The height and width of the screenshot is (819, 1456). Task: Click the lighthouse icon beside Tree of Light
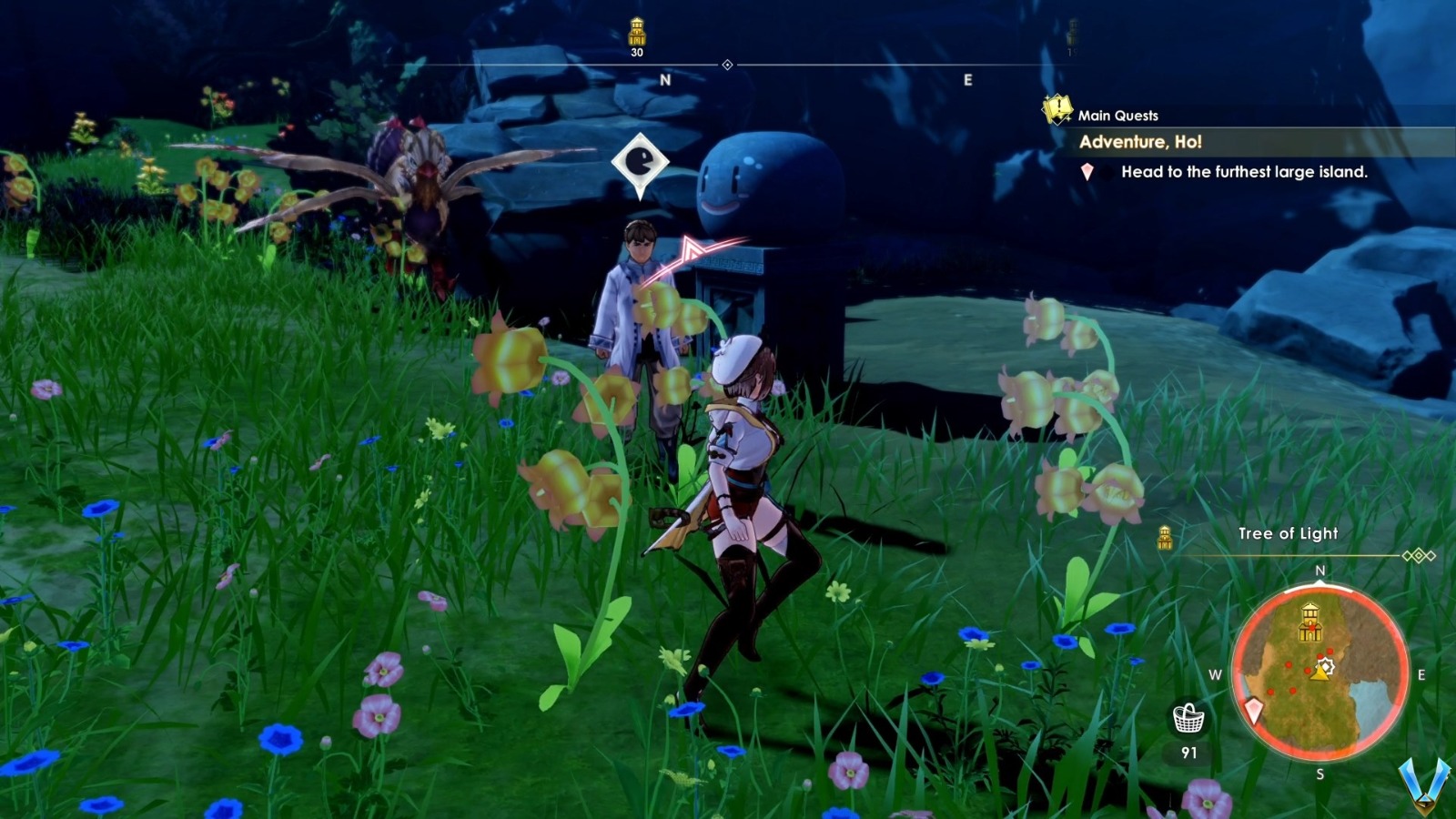pyautogui.click(x=1166, y=538)
